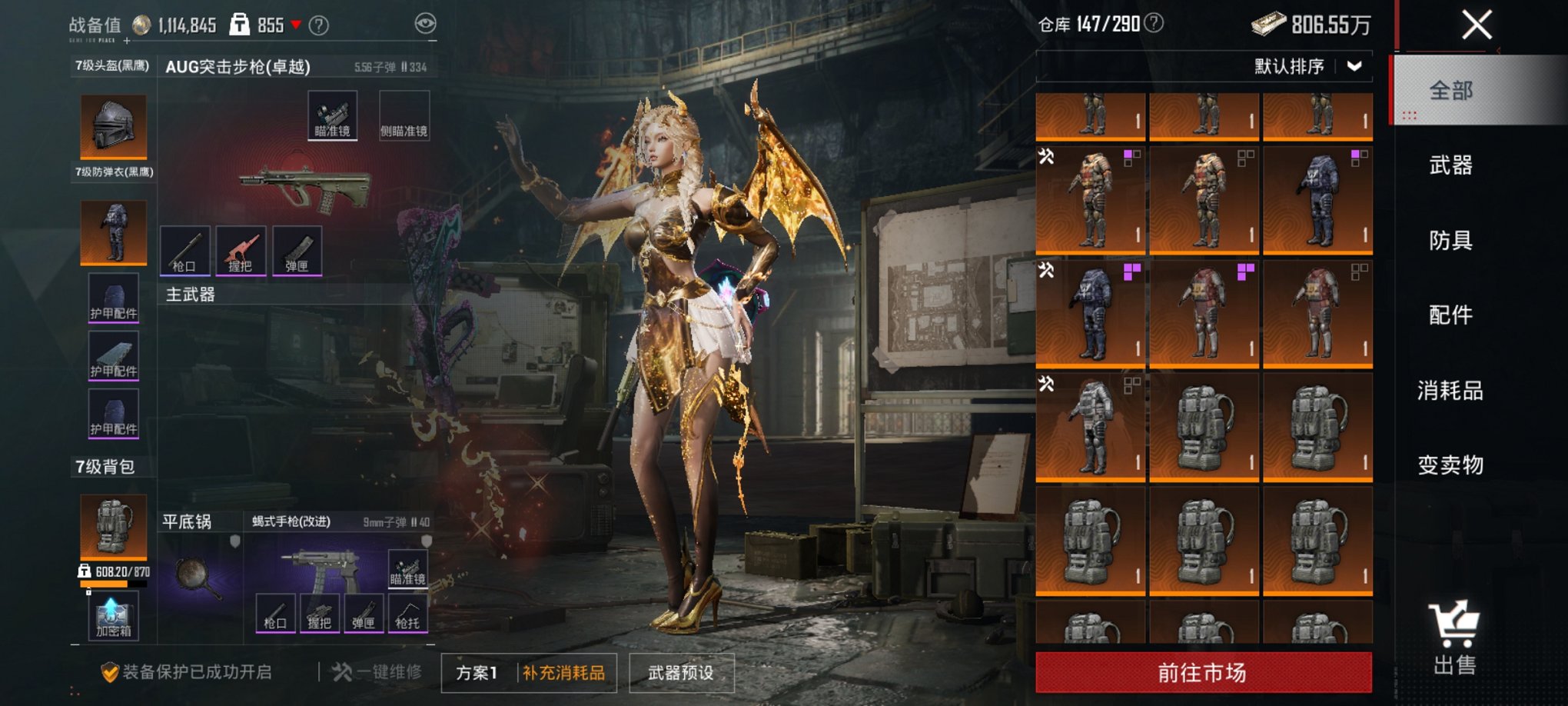Switch to the 防具 category tab
This screenshot has height=706, width=1568.
pyautogui.click(x=1450, y=241)
